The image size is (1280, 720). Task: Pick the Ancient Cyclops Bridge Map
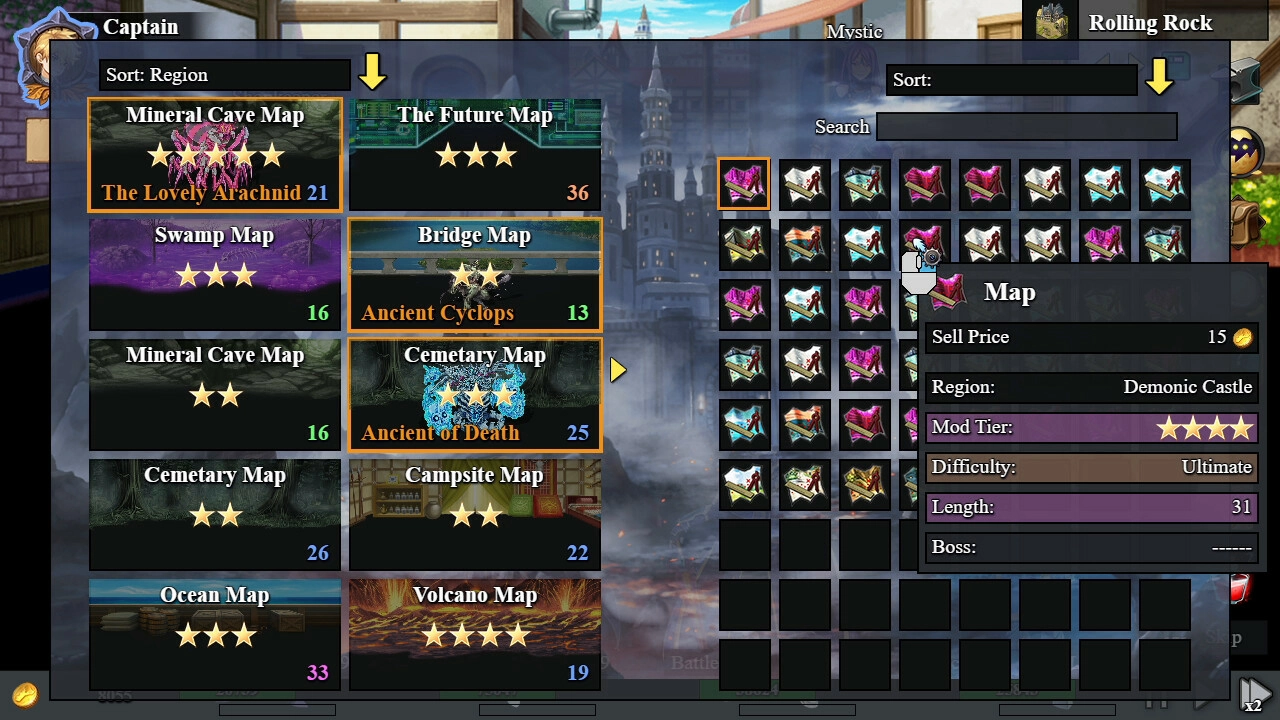pyautogui.click(x=475, y=274)
